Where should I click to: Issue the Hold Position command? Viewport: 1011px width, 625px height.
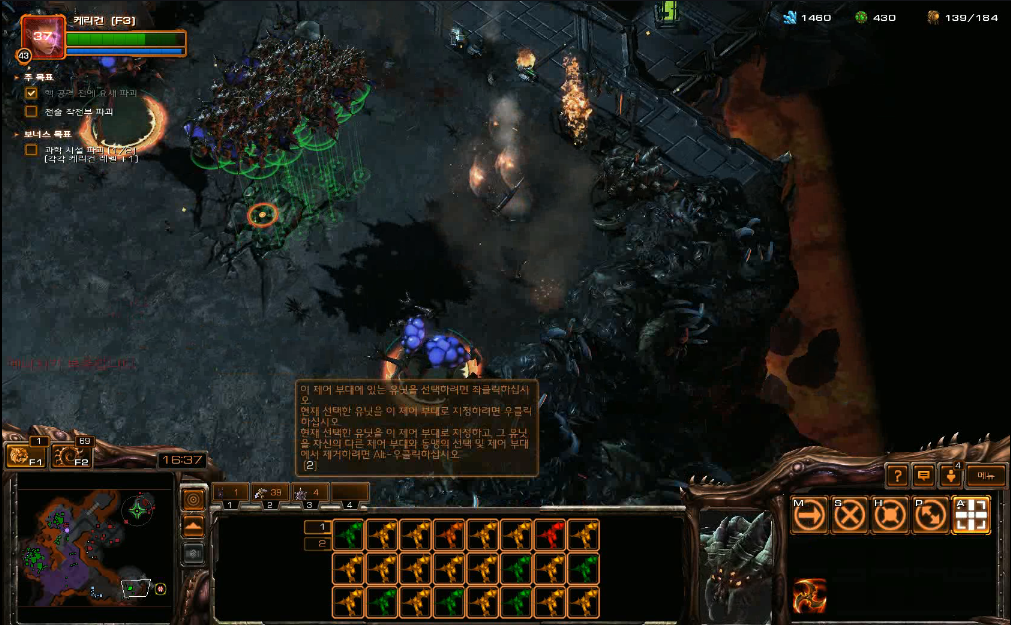(890, 515)
